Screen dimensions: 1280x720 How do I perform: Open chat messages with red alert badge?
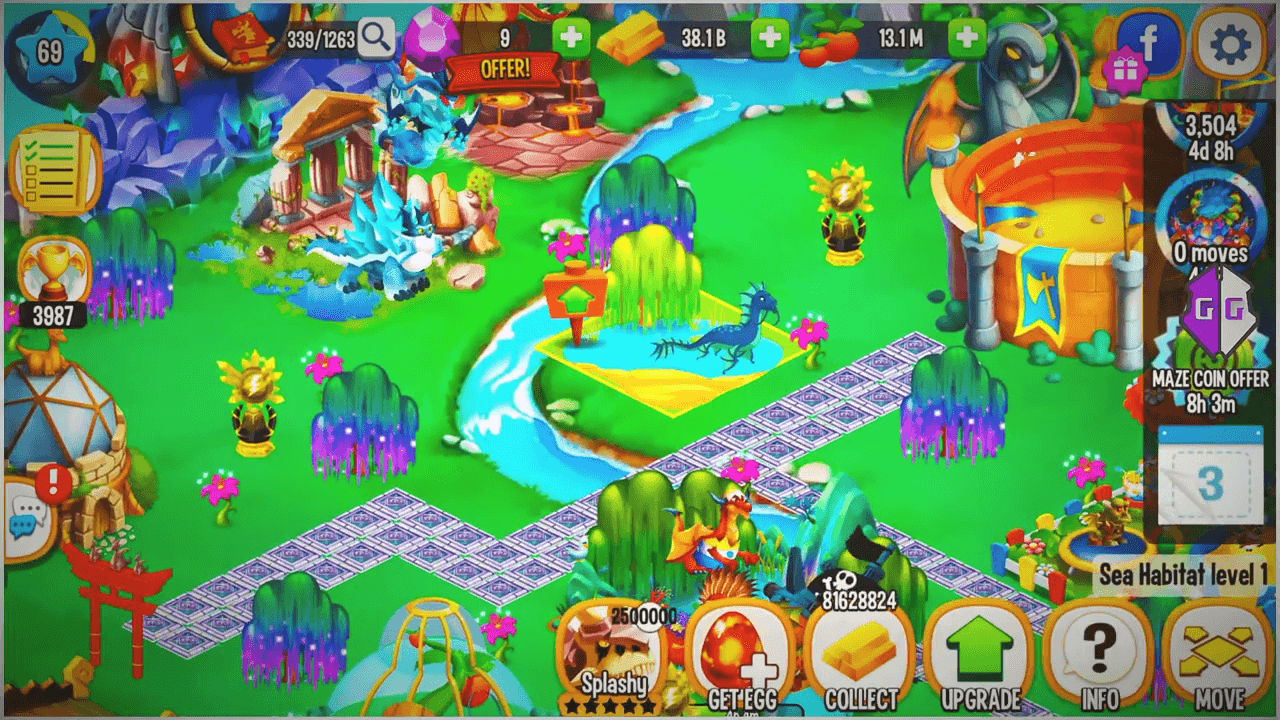click(x=26, y=508)
